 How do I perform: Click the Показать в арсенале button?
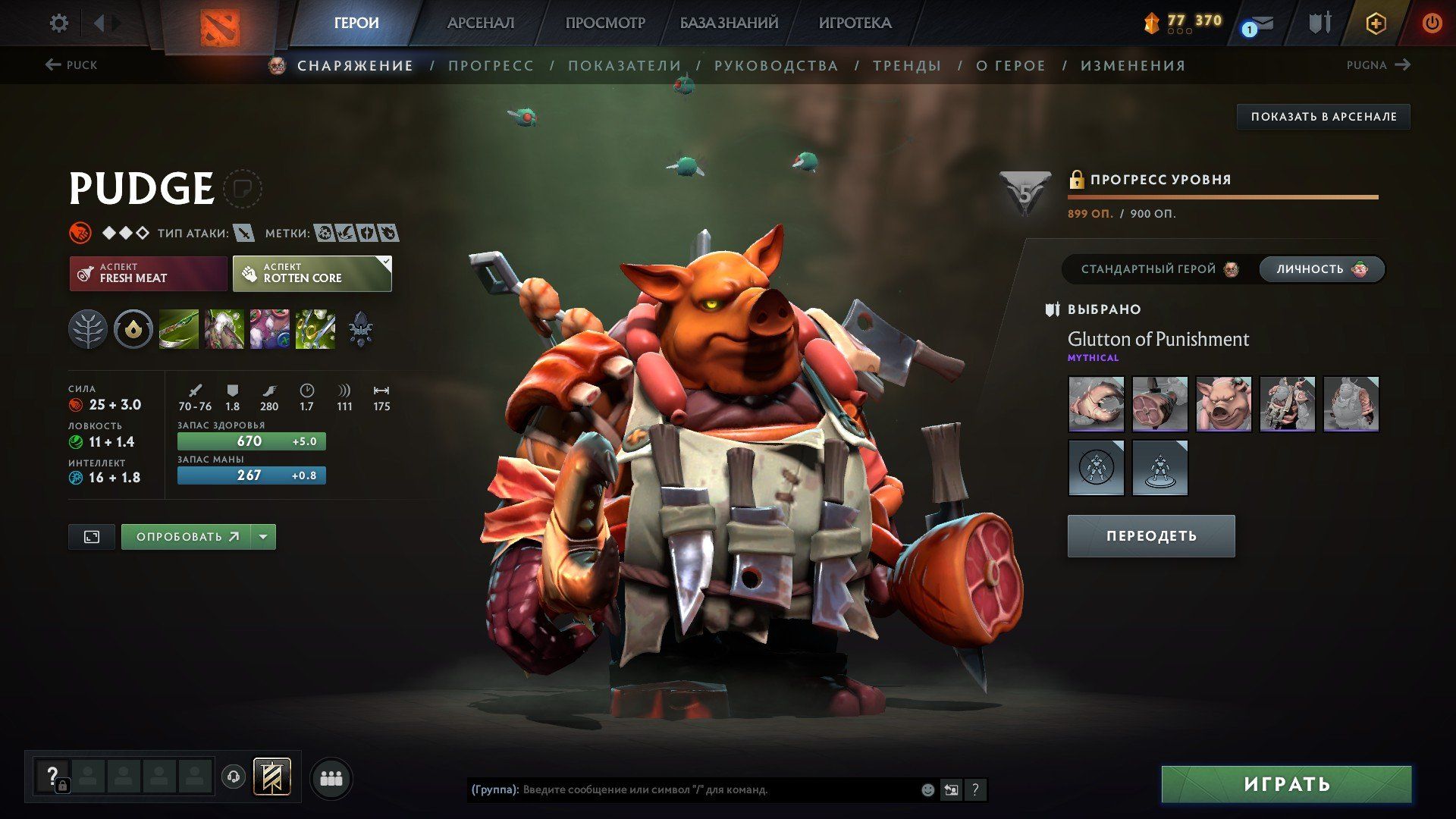(1323, 117)
